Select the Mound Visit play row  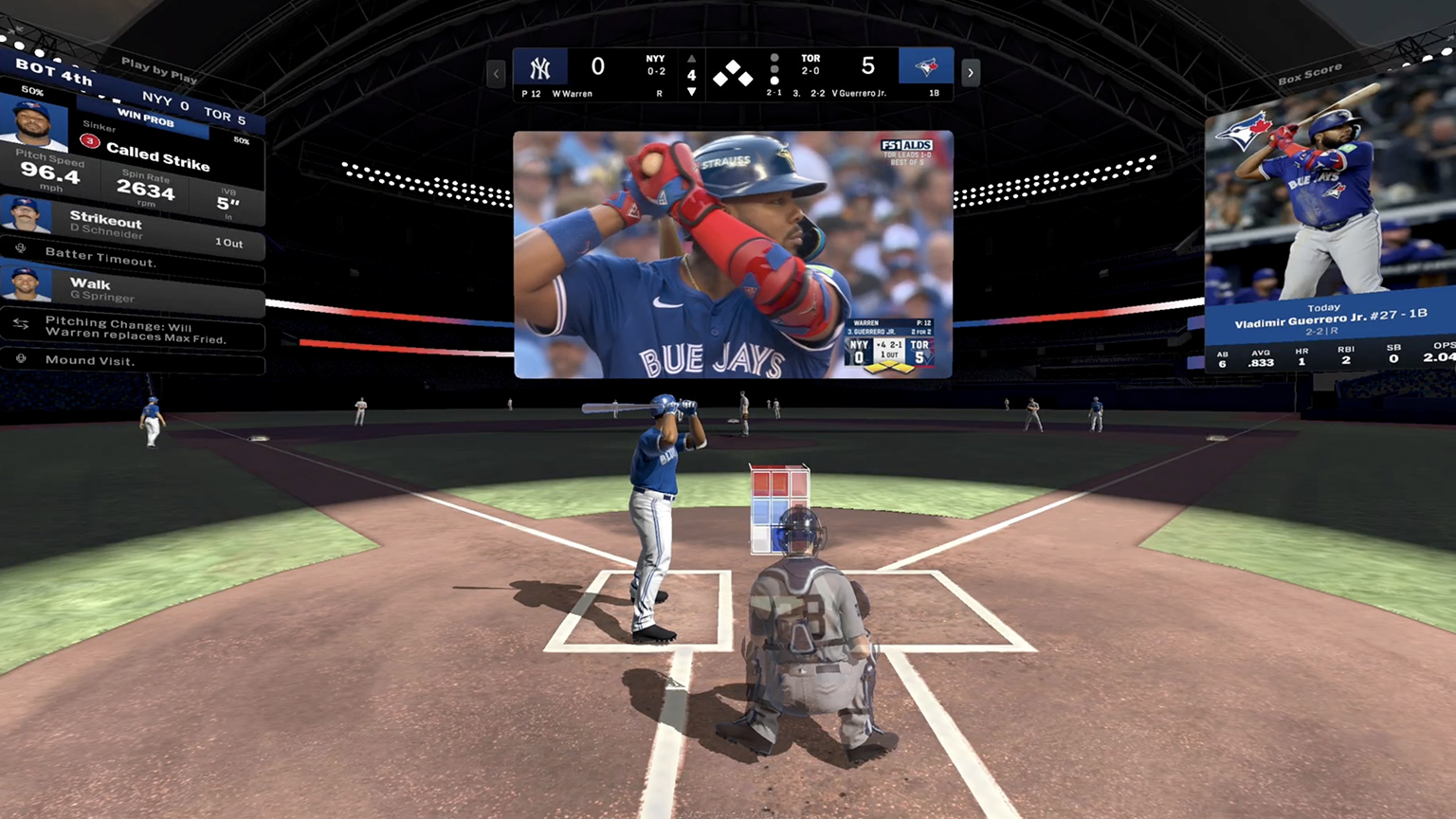[133, 360]
